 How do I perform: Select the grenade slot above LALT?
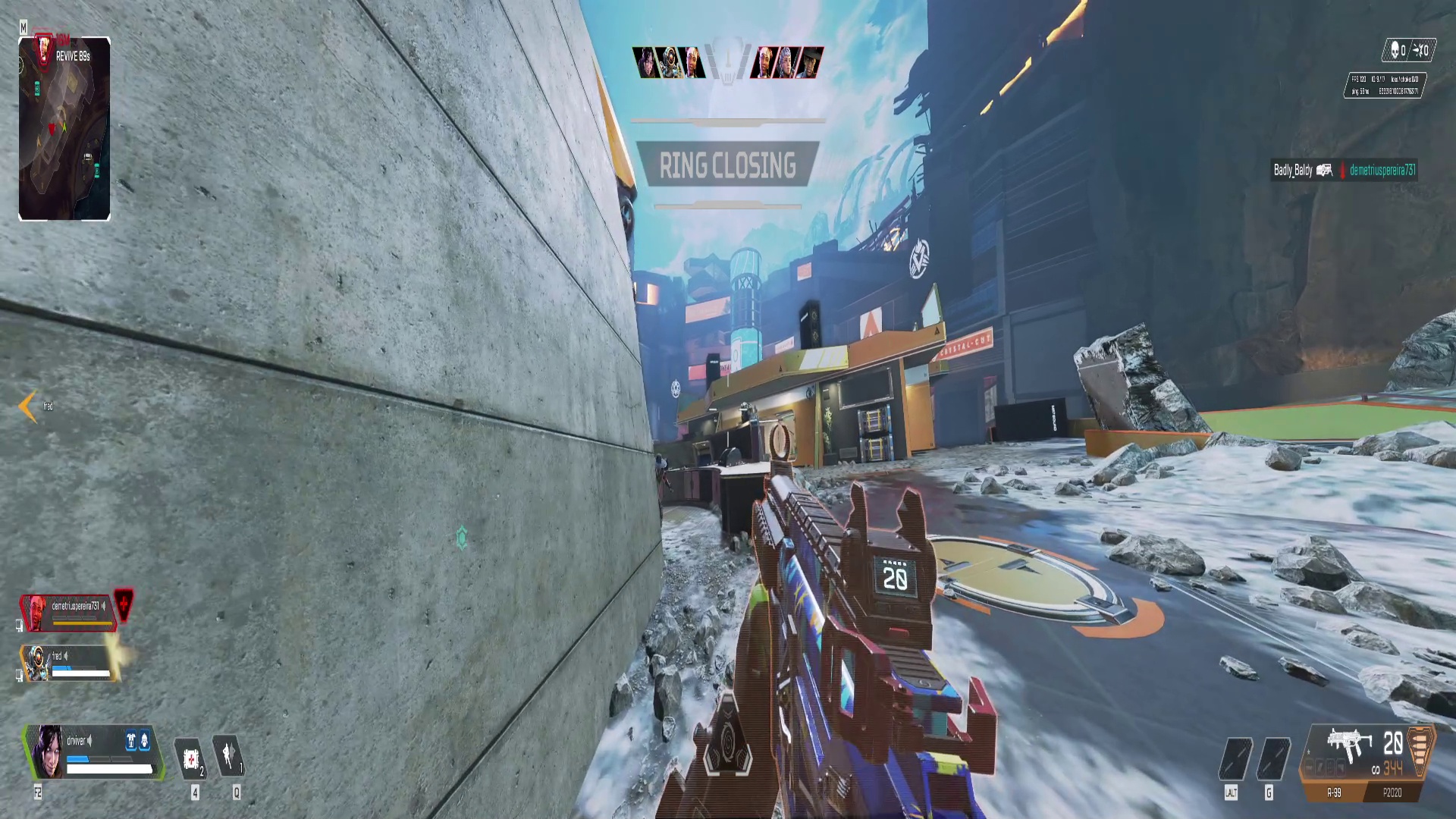[1235, 759]
